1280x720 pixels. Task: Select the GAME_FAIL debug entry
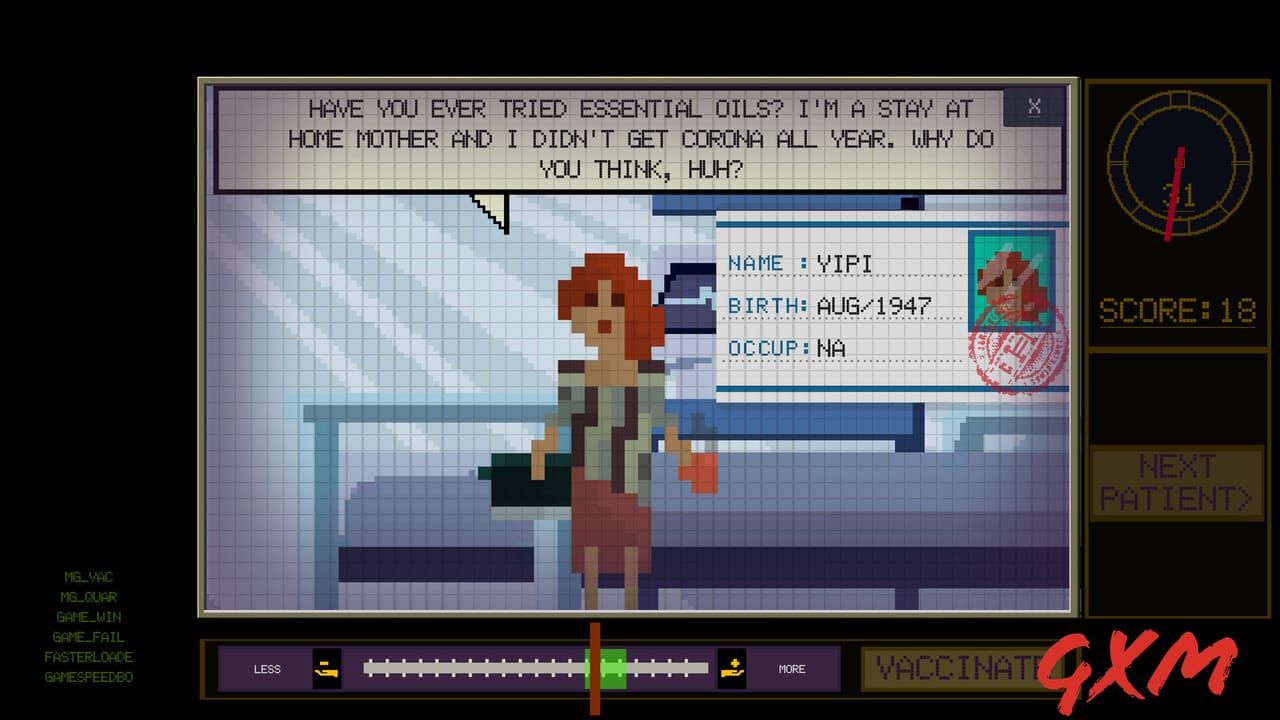click(91, 637)
